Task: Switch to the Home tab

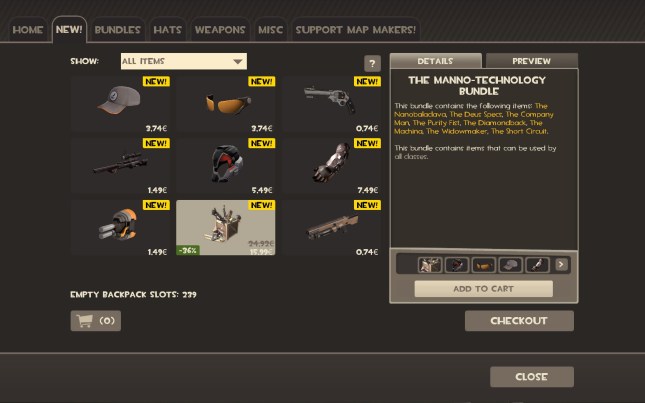Action: pyautogui.click(x=28, y=30)
